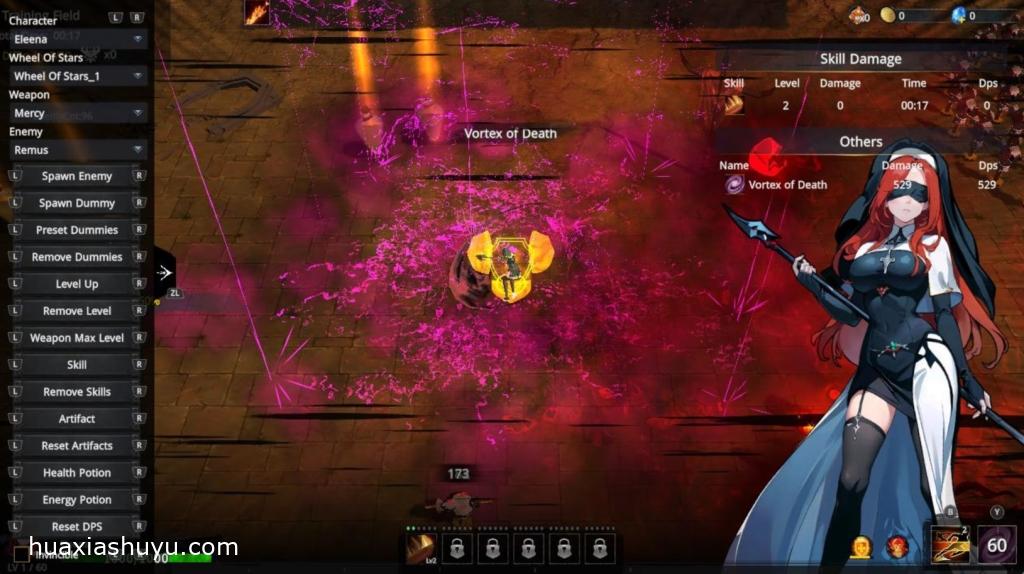This screenshot has height=574, width=1024.
Task: Open the Weapon dropdown set to Mercy
Action: (x=77, y=113)
